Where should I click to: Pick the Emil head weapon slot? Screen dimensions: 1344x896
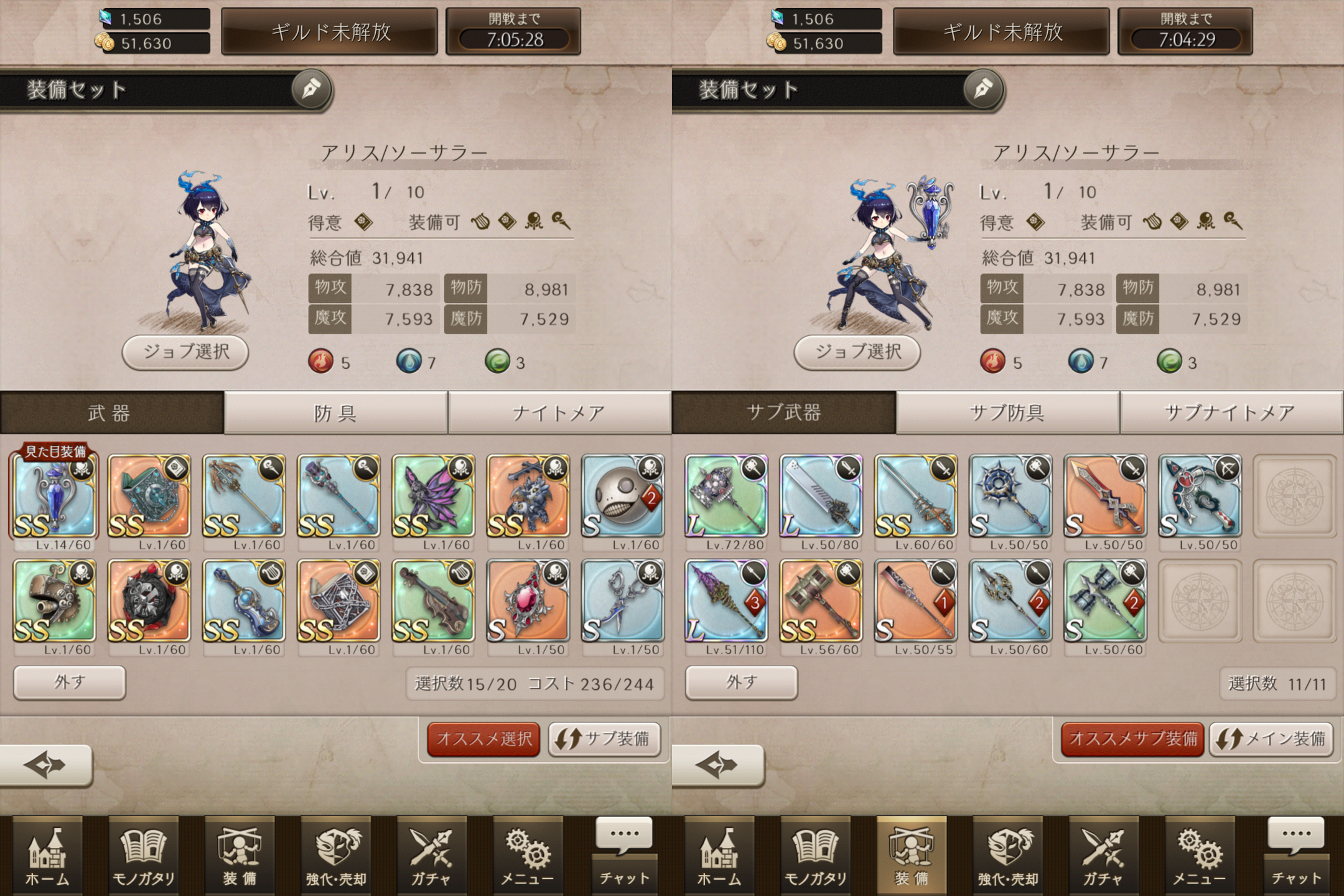point(622,497)
